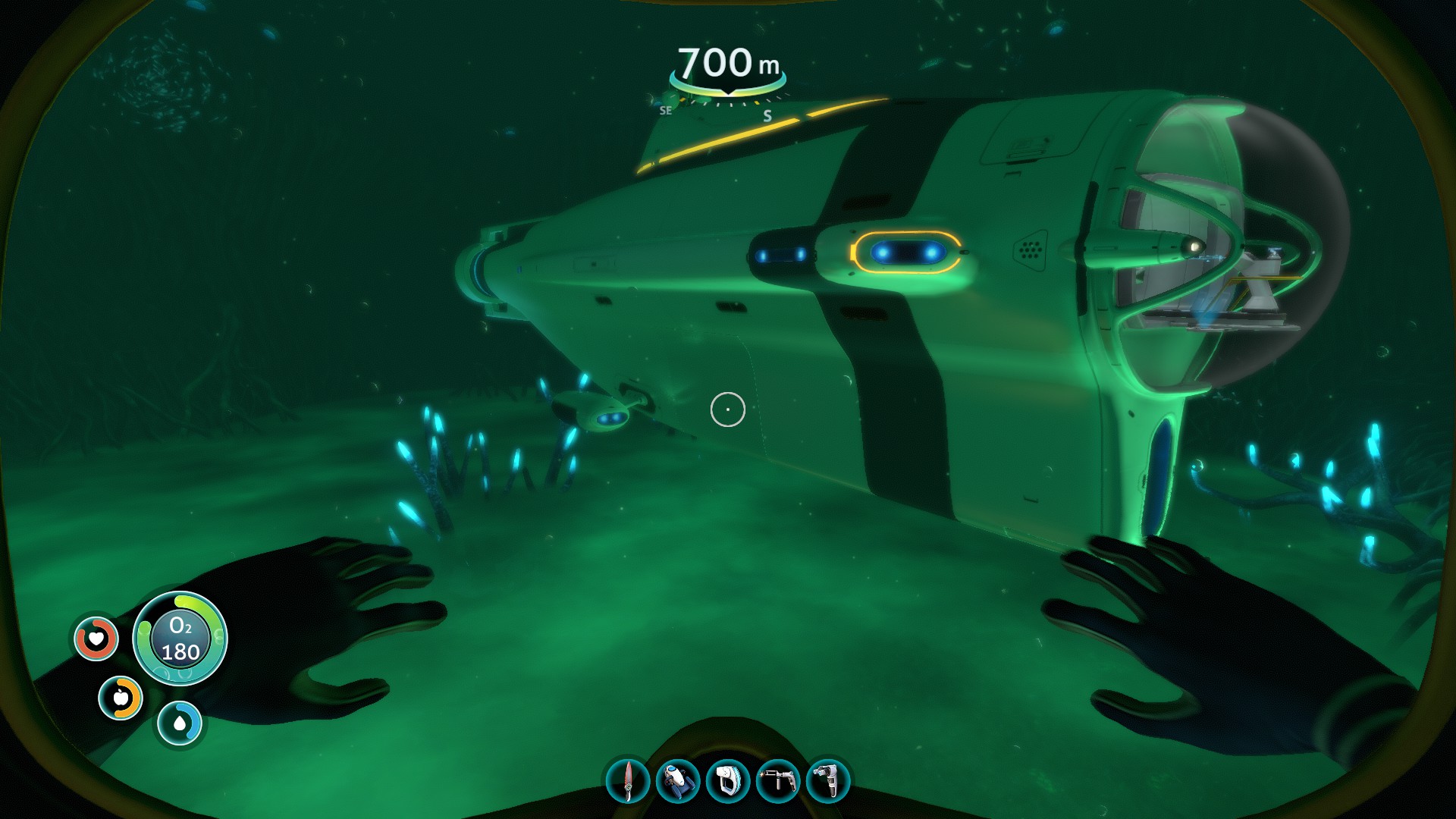Equip the Seaglide from the hotbar
This screenshot has height=819, width=1456.
677,781
